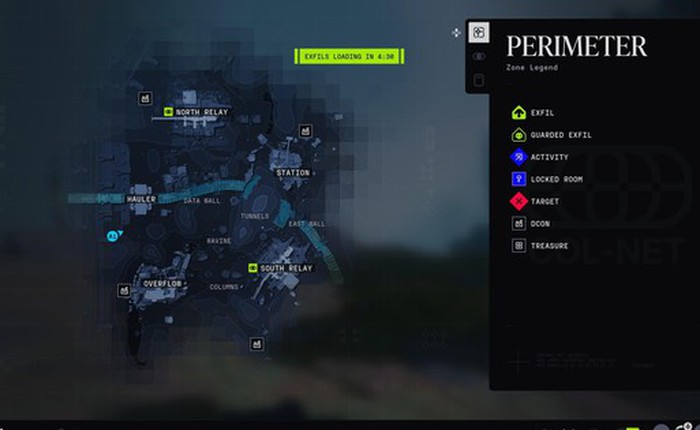The image size is (700, 430).
Task: Click the DCON marker east of North Relay
Action: point(305,130)
